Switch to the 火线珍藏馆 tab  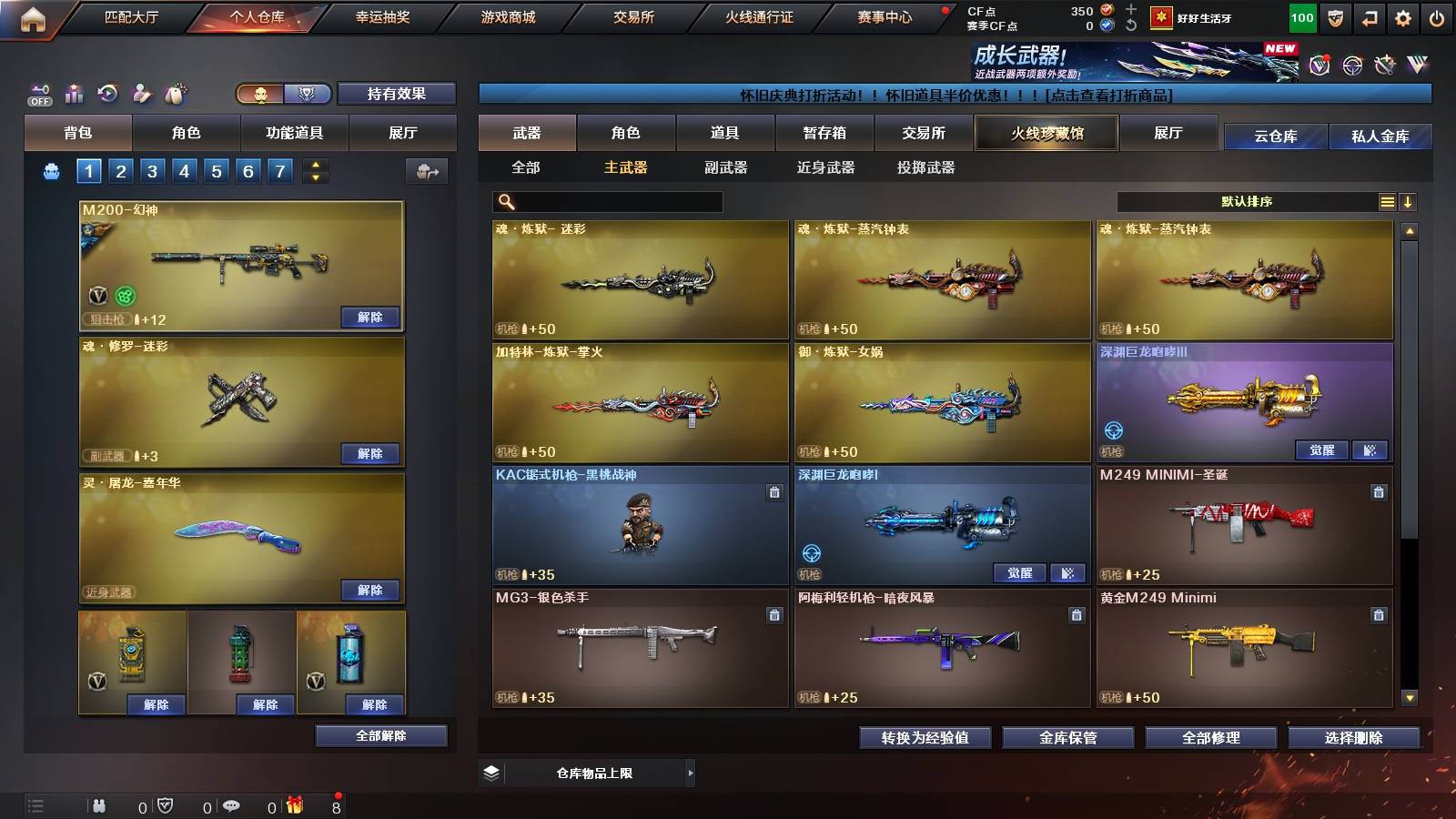1045,133
